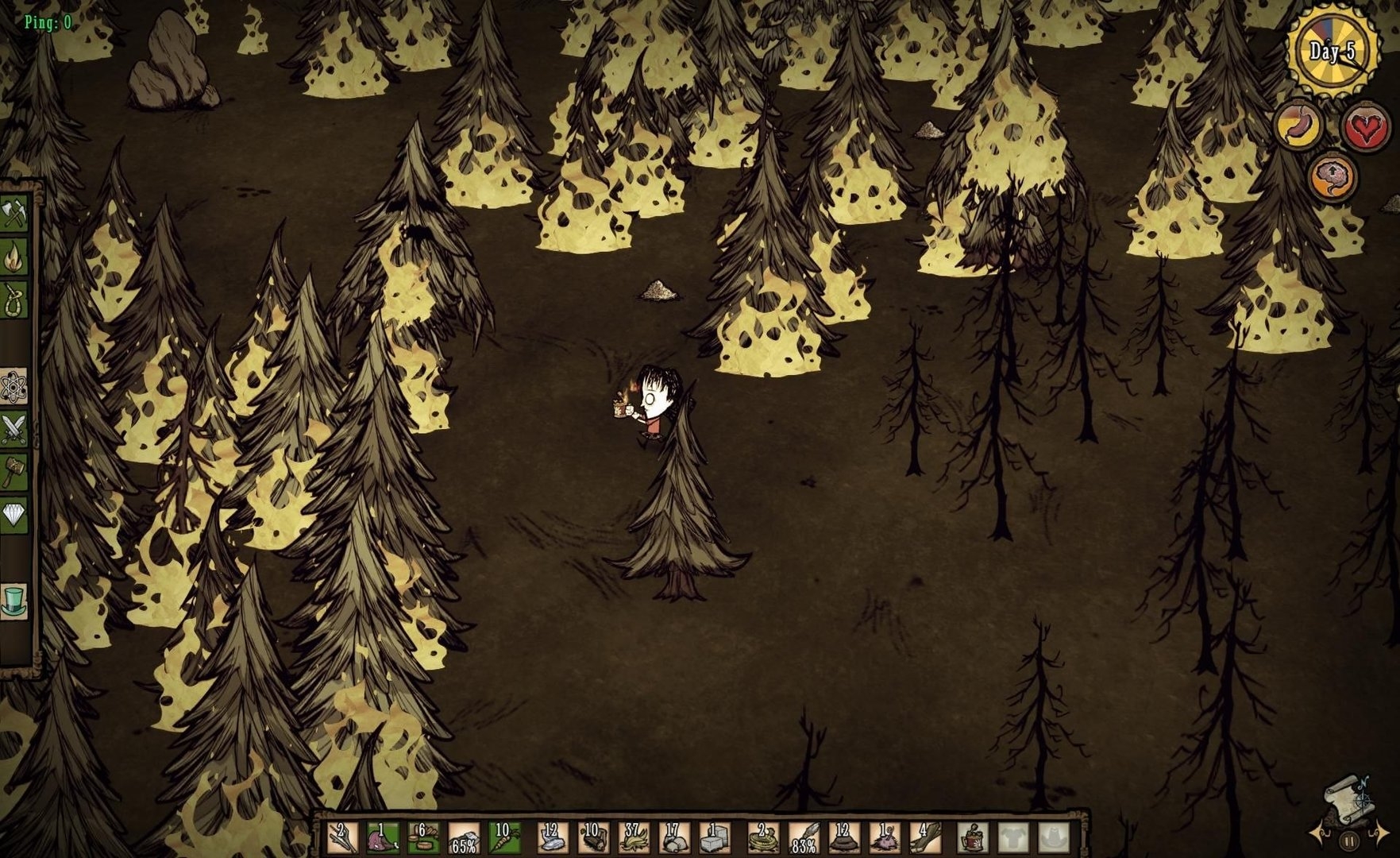The width and height of the screenshot is (1400, 858).
Task: Open the Fire crafting tab
Action: [x=15, y=257]
